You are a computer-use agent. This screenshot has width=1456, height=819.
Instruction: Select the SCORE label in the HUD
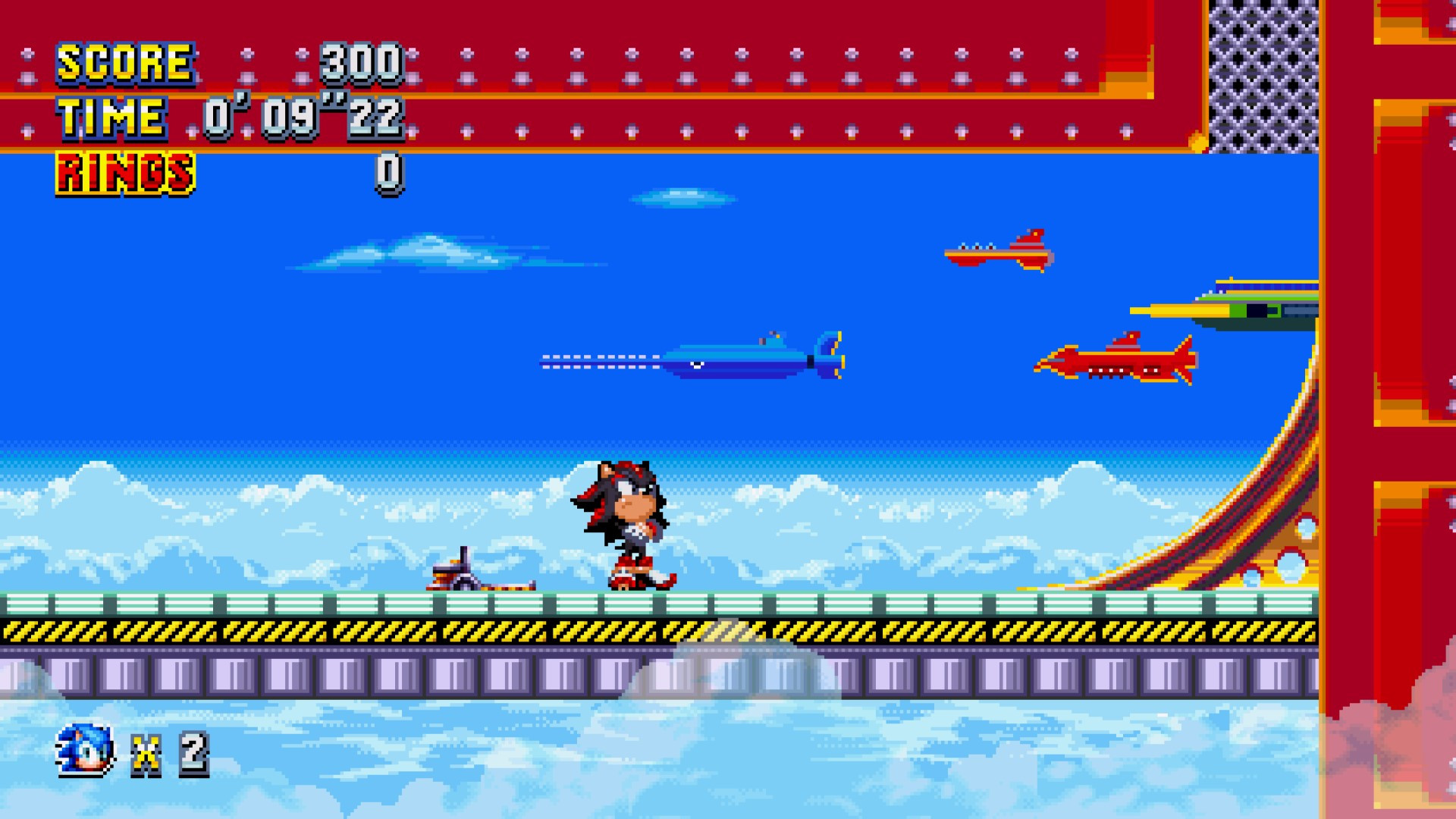[x=124, y=64]
